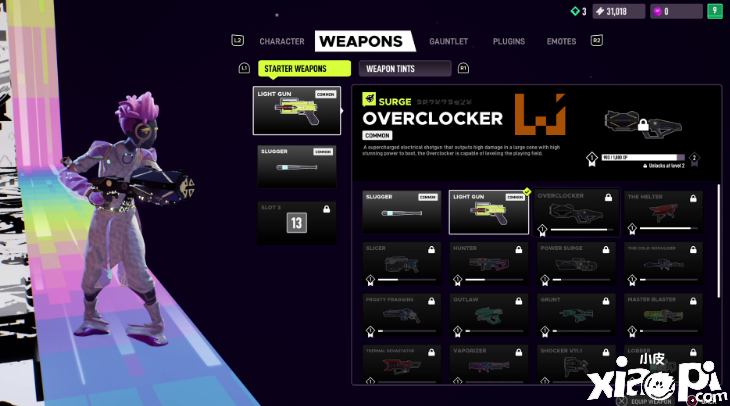The height and width of the screenshot is (406, 730).
Task: Choose the locked Outlaw weapon tile
Action: point(488,314)
